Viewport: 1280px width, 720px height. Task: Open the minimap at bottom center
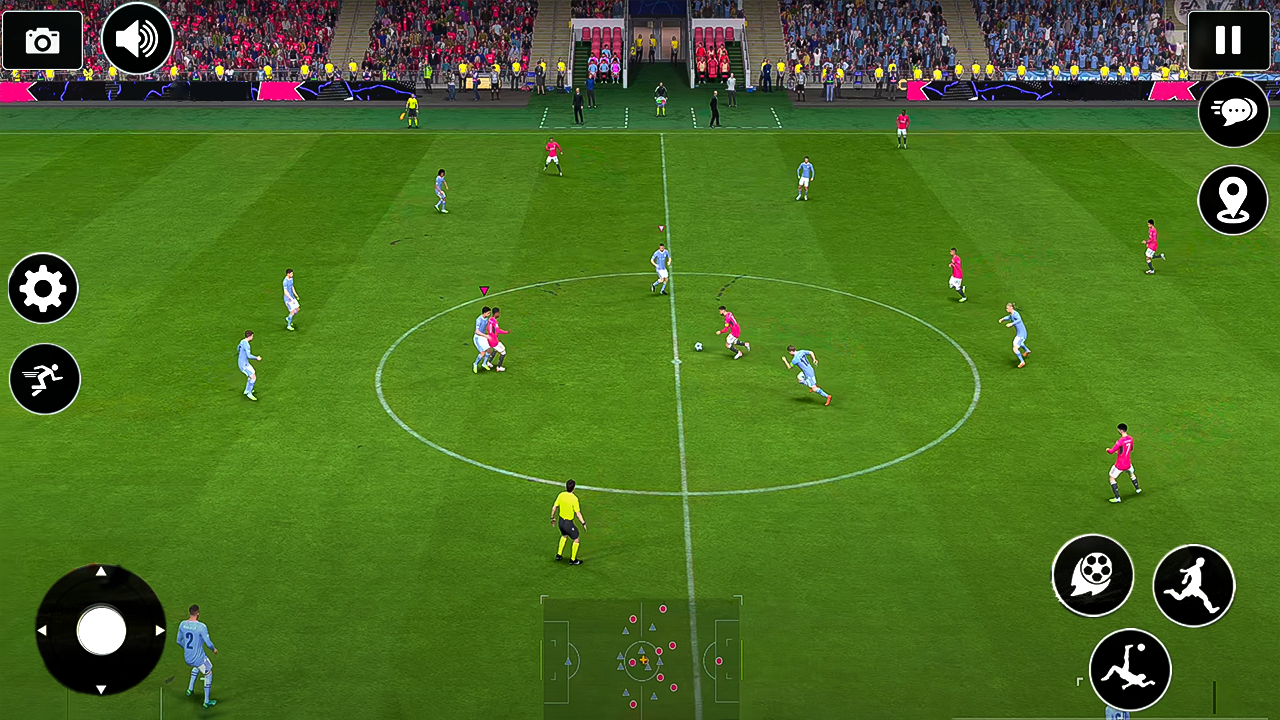[x=640, y=655]
